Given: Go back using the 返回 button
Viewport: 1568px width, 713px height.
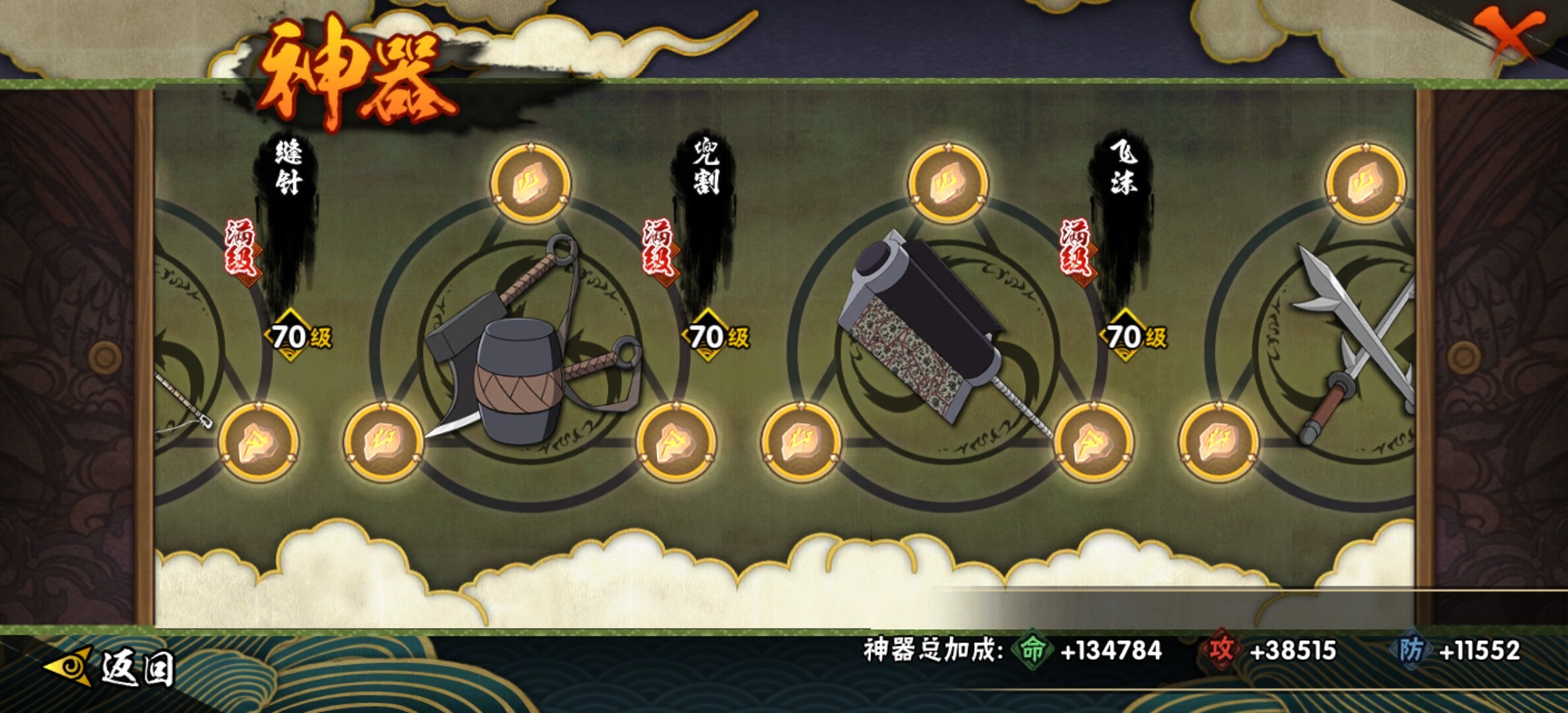Looking at the screenshot, I should [112, 668].
